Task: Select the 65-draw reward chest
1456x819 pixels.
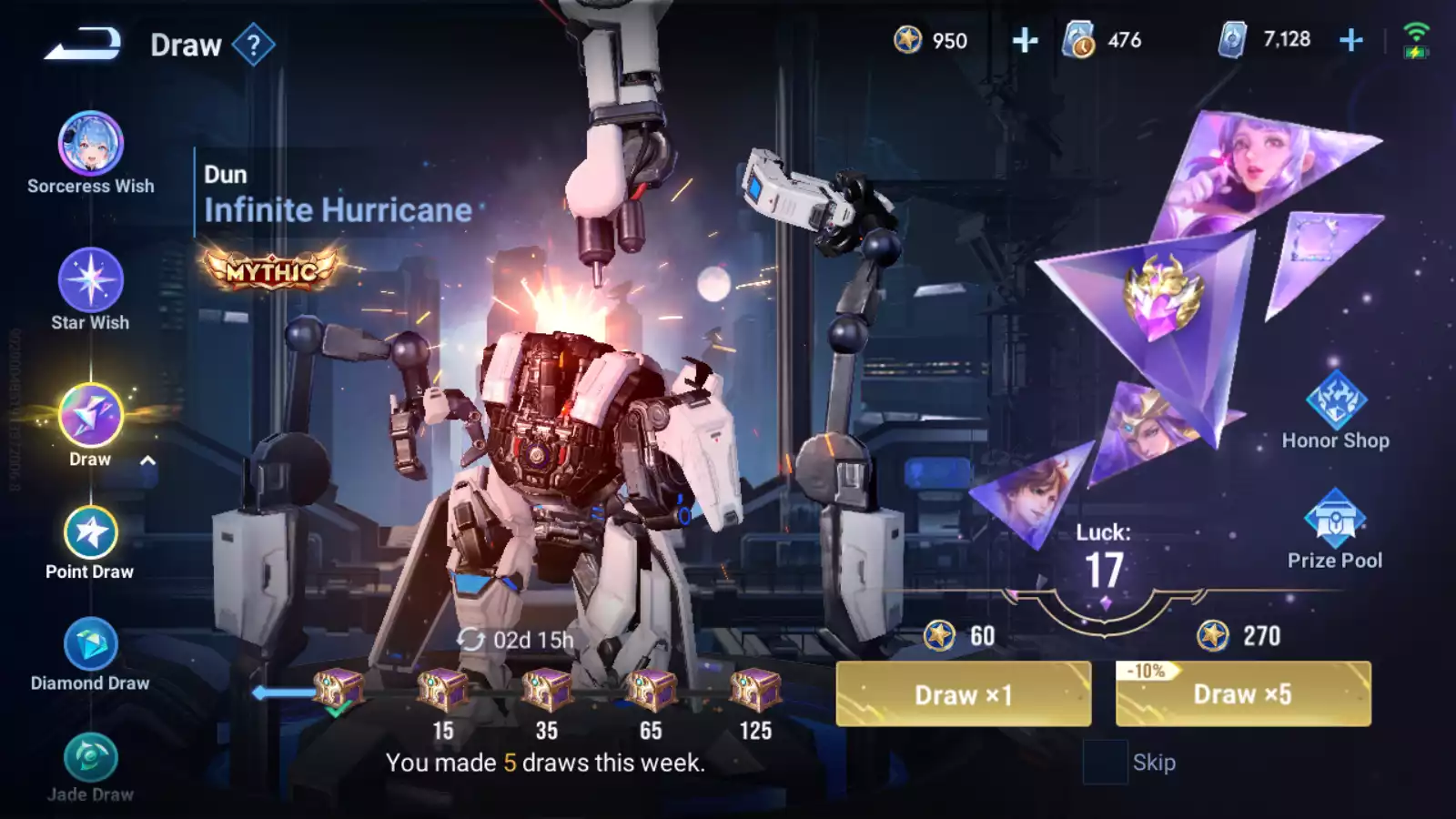Action: pyautogui.click(x=651, y=692)
